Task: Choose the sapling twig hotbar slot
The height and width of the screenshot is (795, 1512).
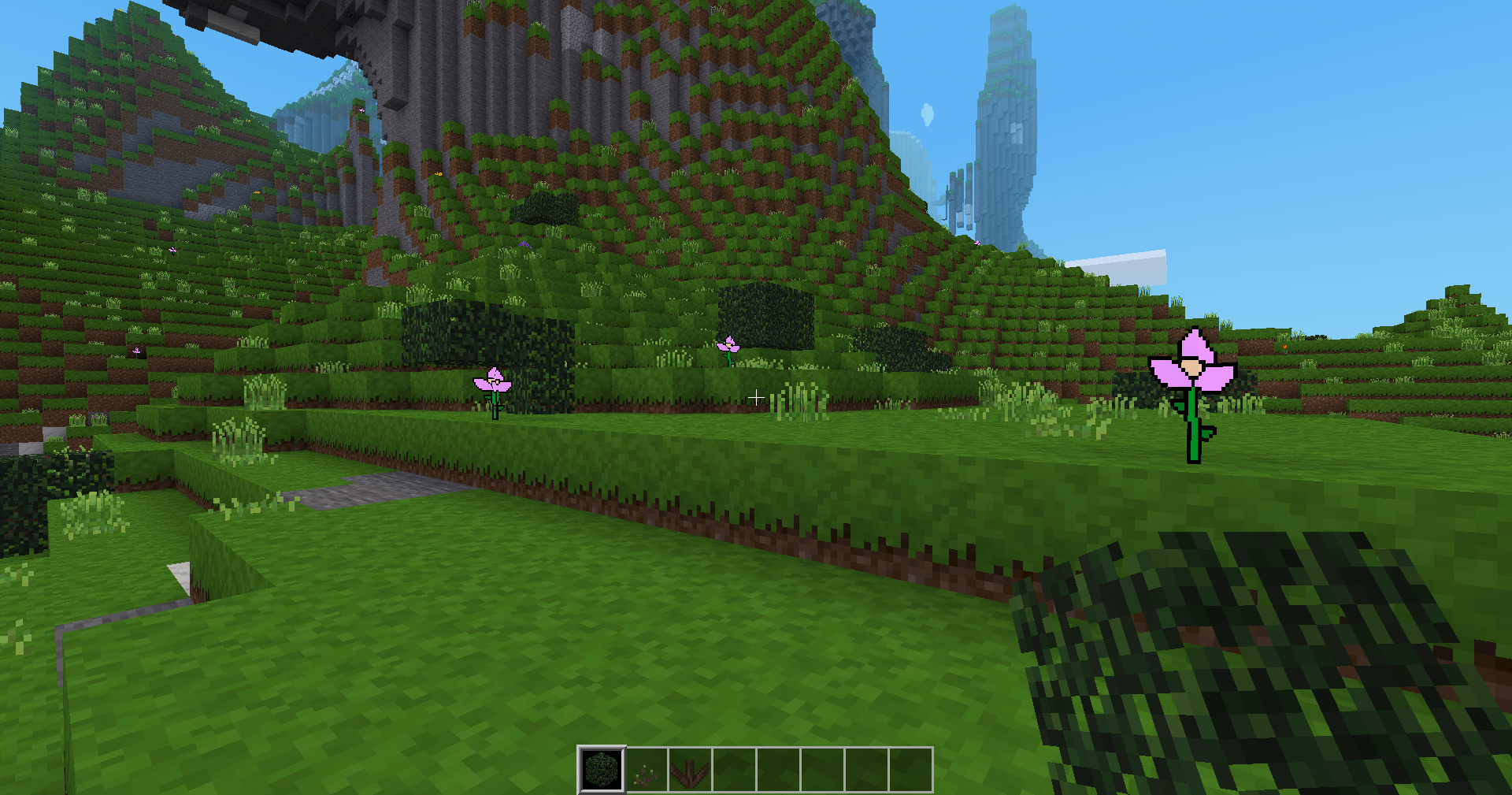Action: pos(647,770)
